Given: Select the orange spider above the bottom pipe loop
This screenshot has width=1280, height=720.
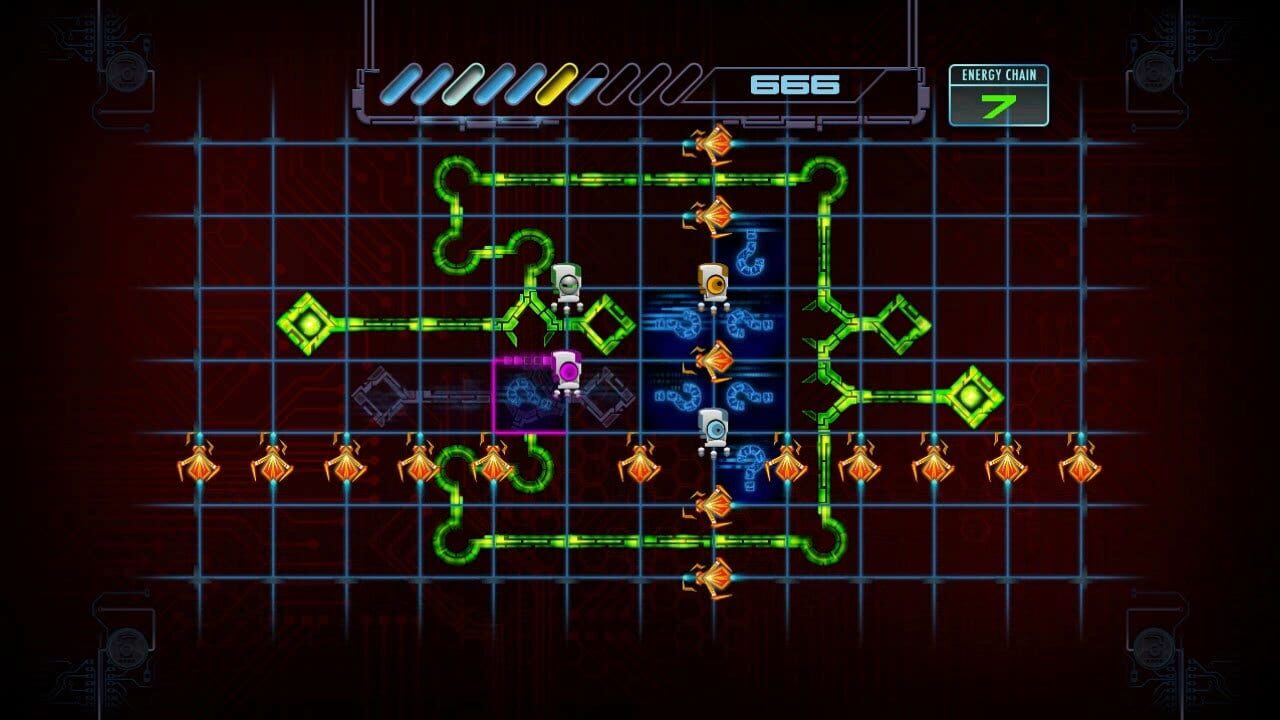Looking at the screenshot, I should tap(714, 505).
